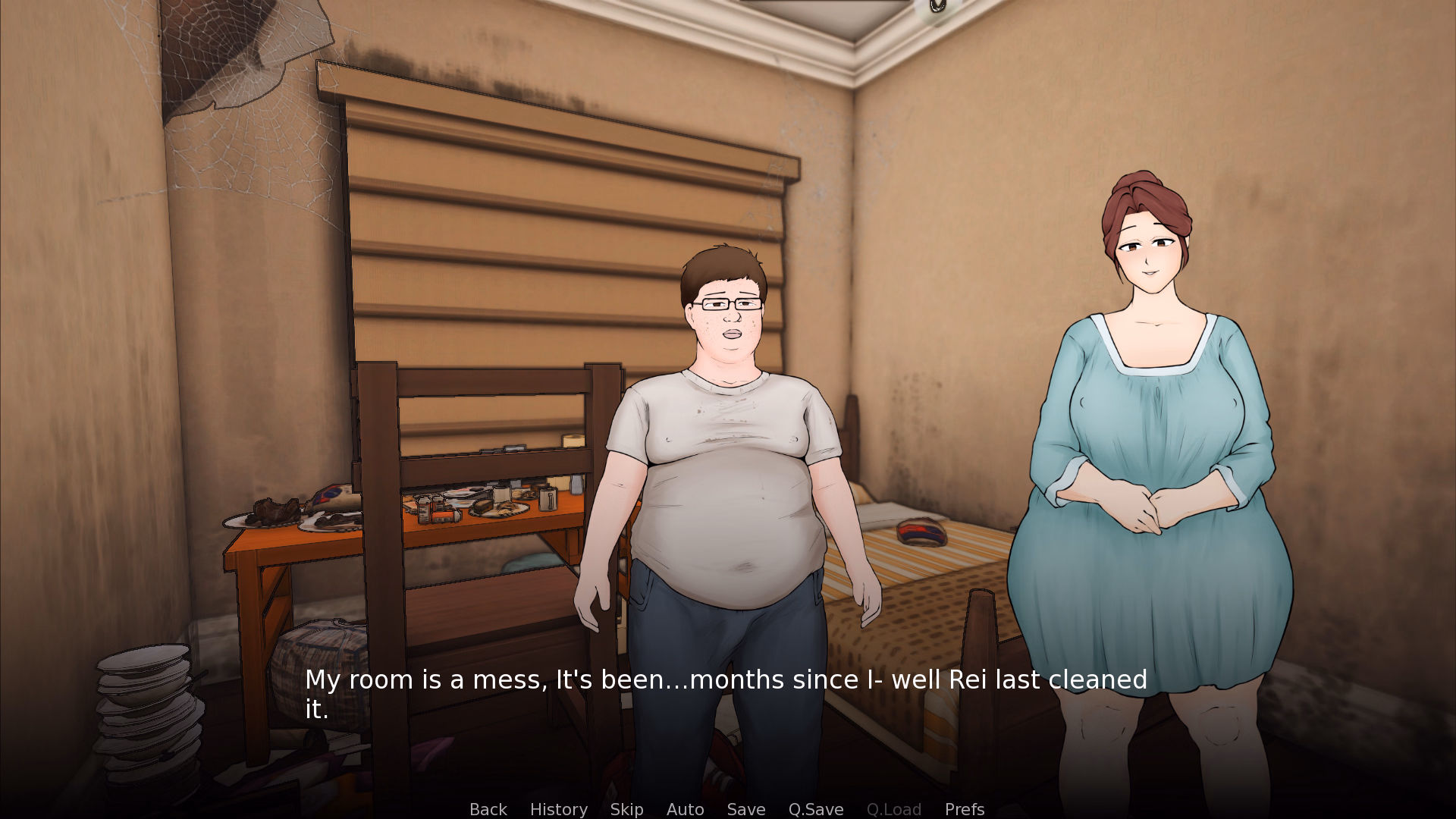
Task: Quick save with Q.Save
Action: coord(815,809)
